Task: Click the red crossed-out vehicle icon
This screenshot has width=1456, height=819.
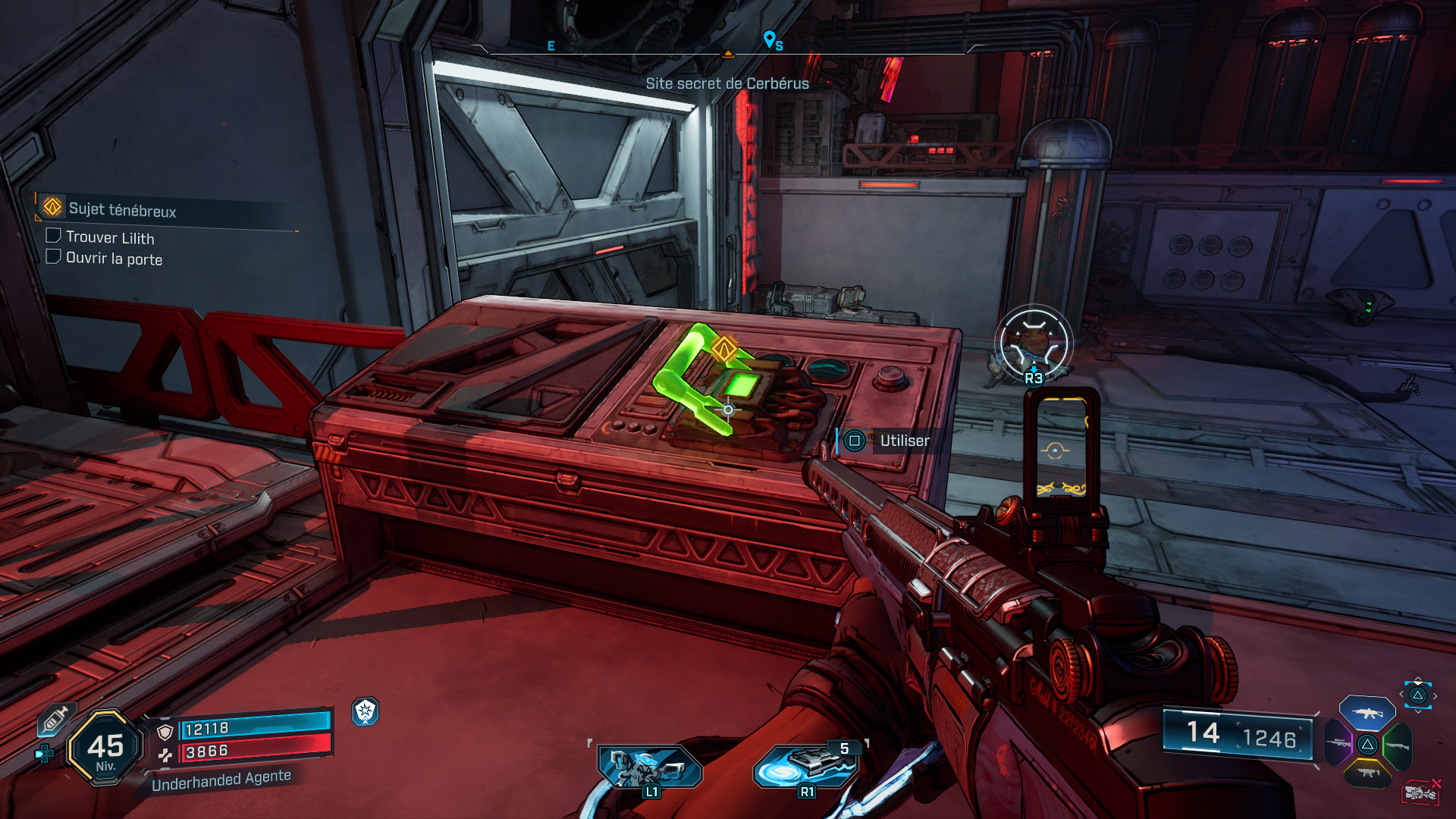Action: (x=1420, y=792)
